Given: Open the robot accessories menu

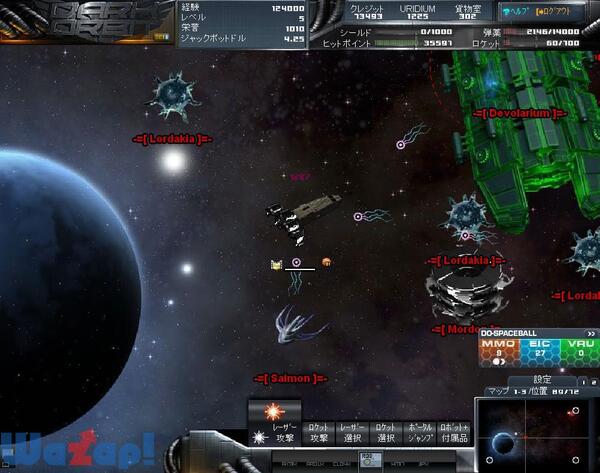Looking at the screenshot, I should [x=453, y=432].
